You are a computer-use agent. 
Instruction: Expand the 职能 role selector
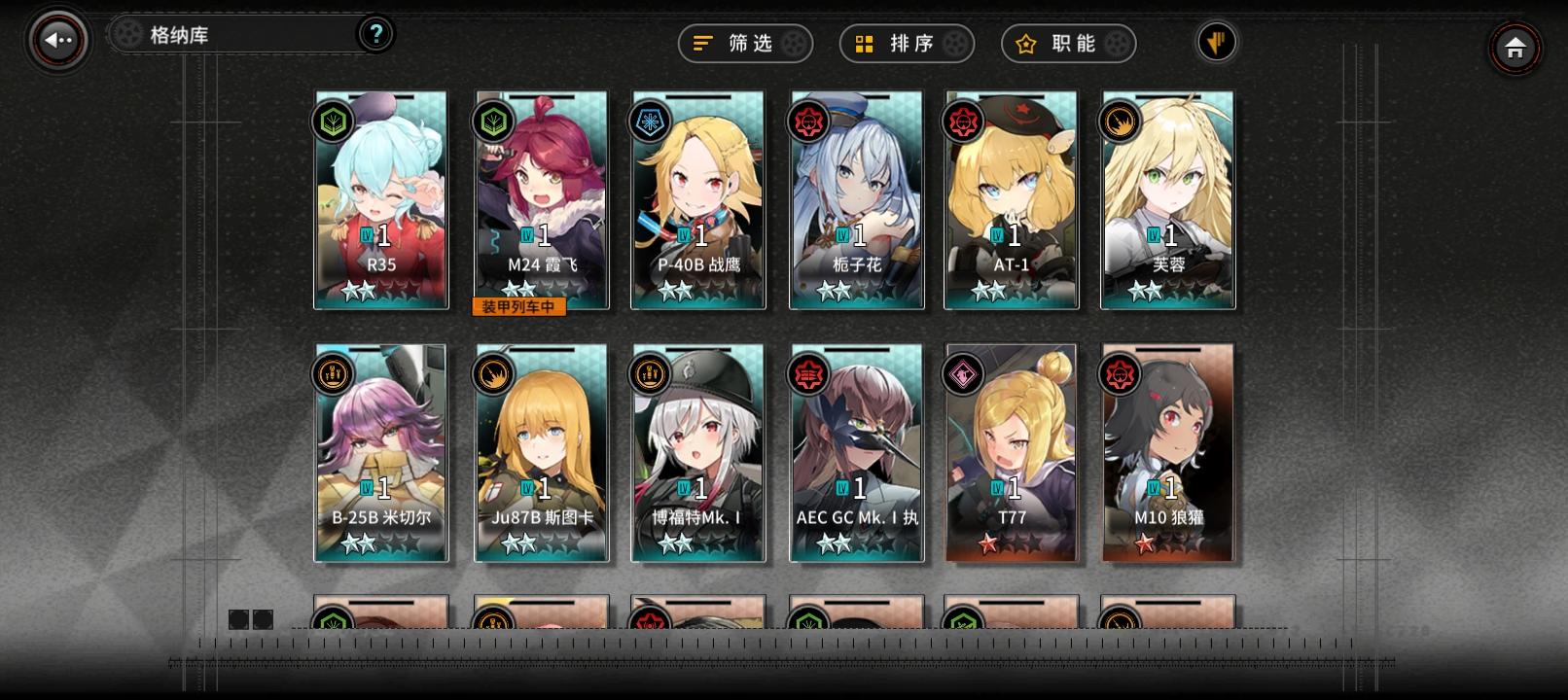[1069, 44]
